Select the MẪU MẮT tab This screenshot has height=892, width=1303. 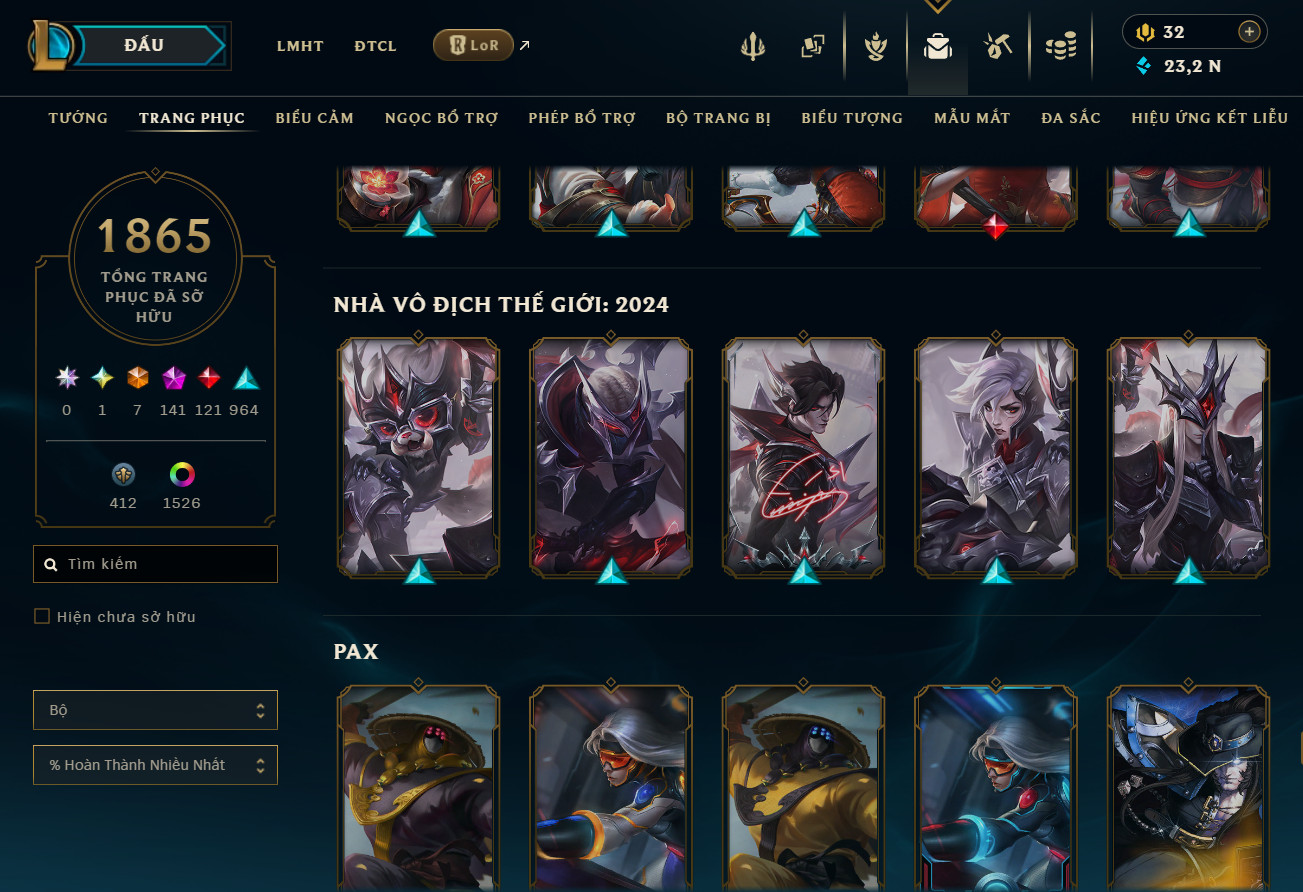pyautogui.click(x=972, y=118)
